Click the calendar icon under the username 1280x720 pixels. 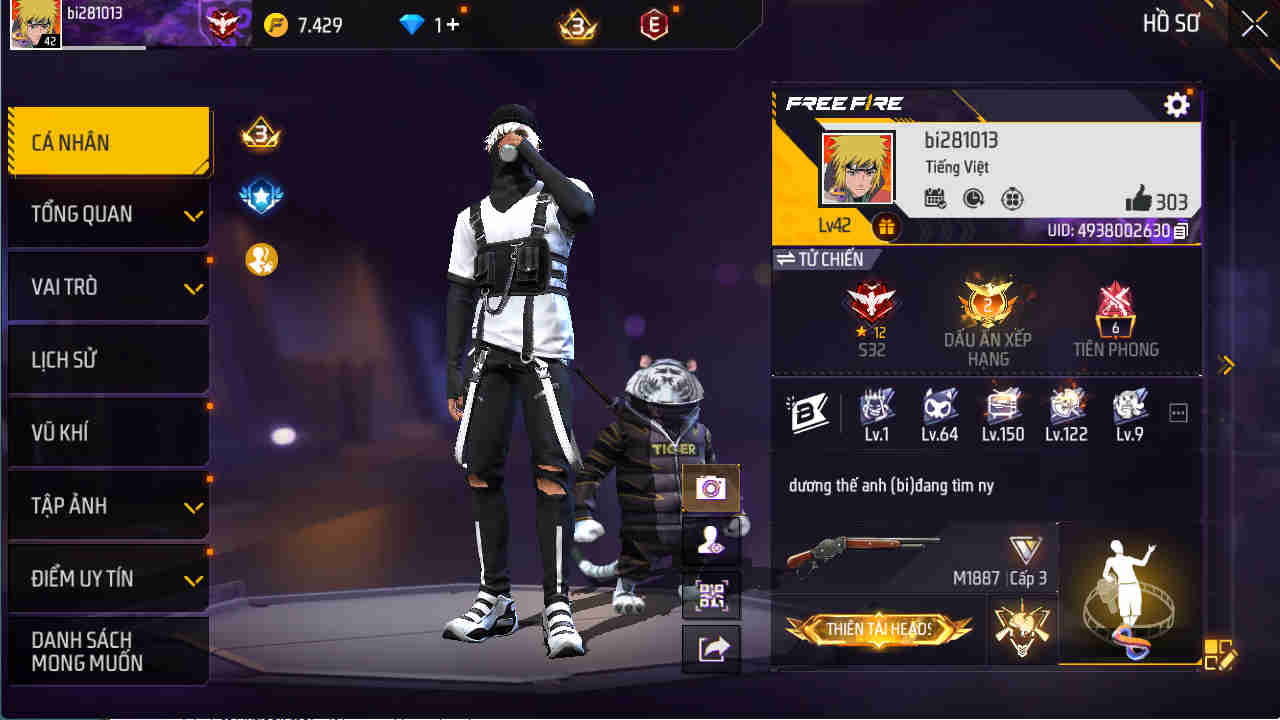pyautogui.click(x=934, y=200)
